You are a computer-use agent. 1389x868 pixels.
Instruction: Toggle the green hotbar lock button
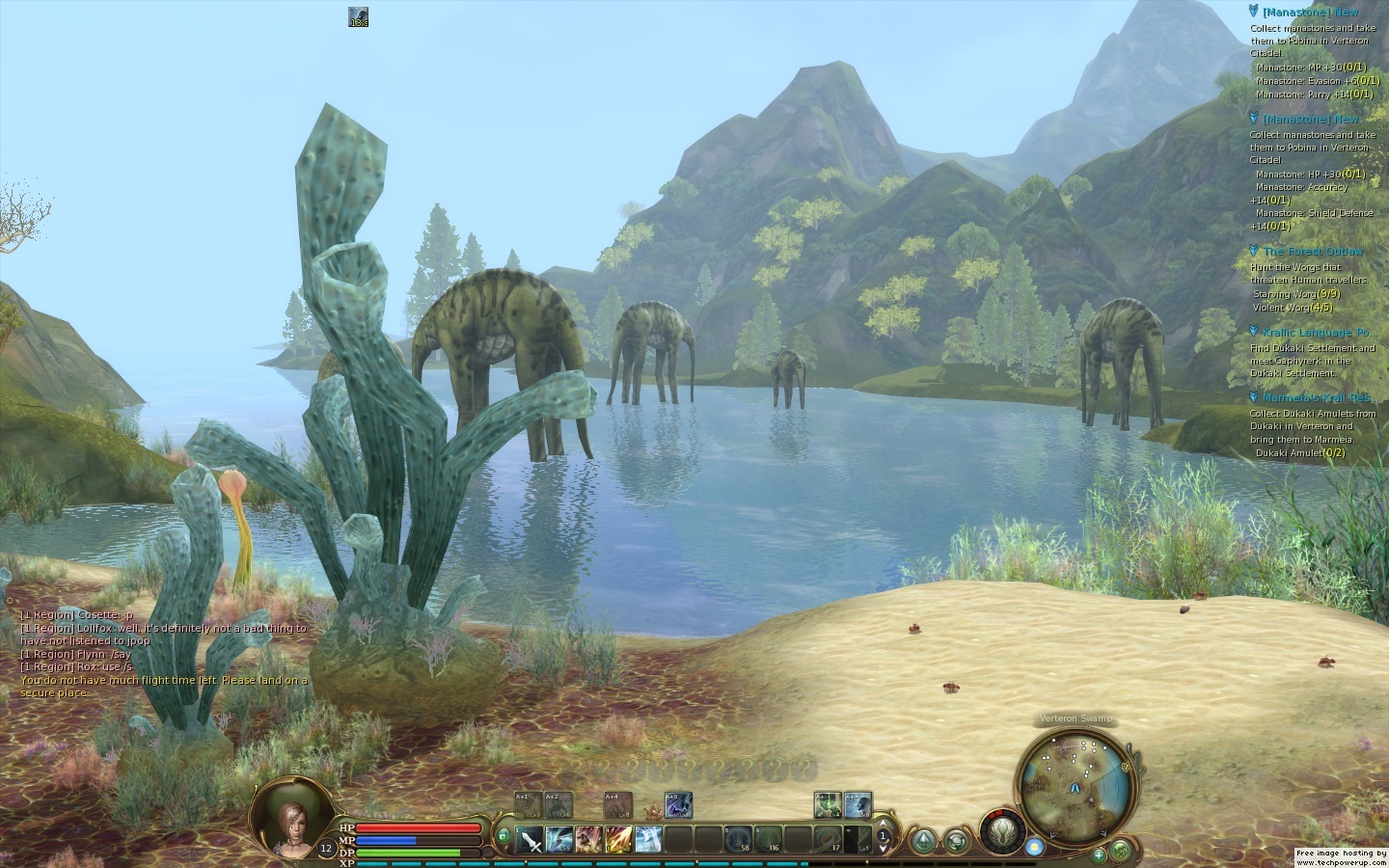(503, 835)
